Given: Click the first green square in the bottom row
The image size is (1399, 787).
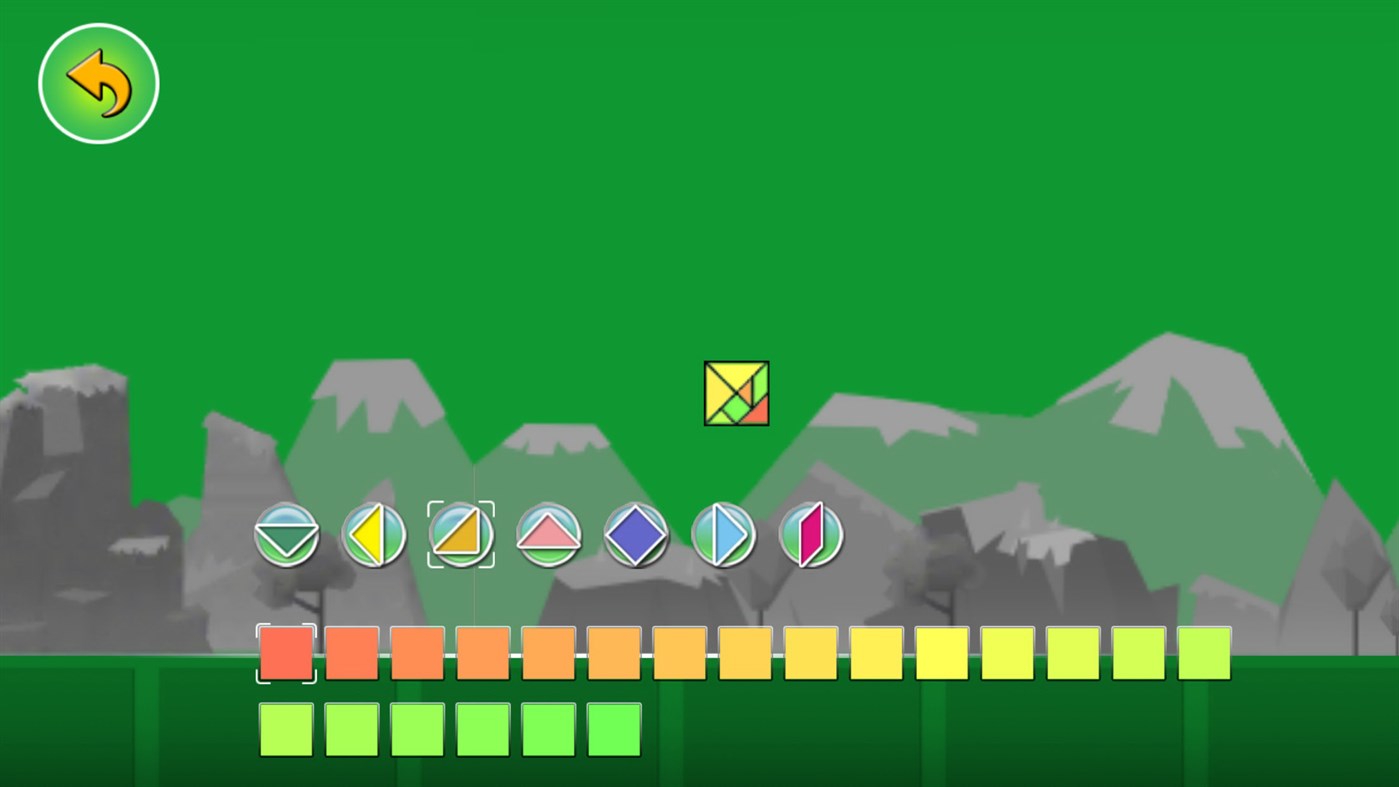Looking at the screenshot, I should pos(287,729).
